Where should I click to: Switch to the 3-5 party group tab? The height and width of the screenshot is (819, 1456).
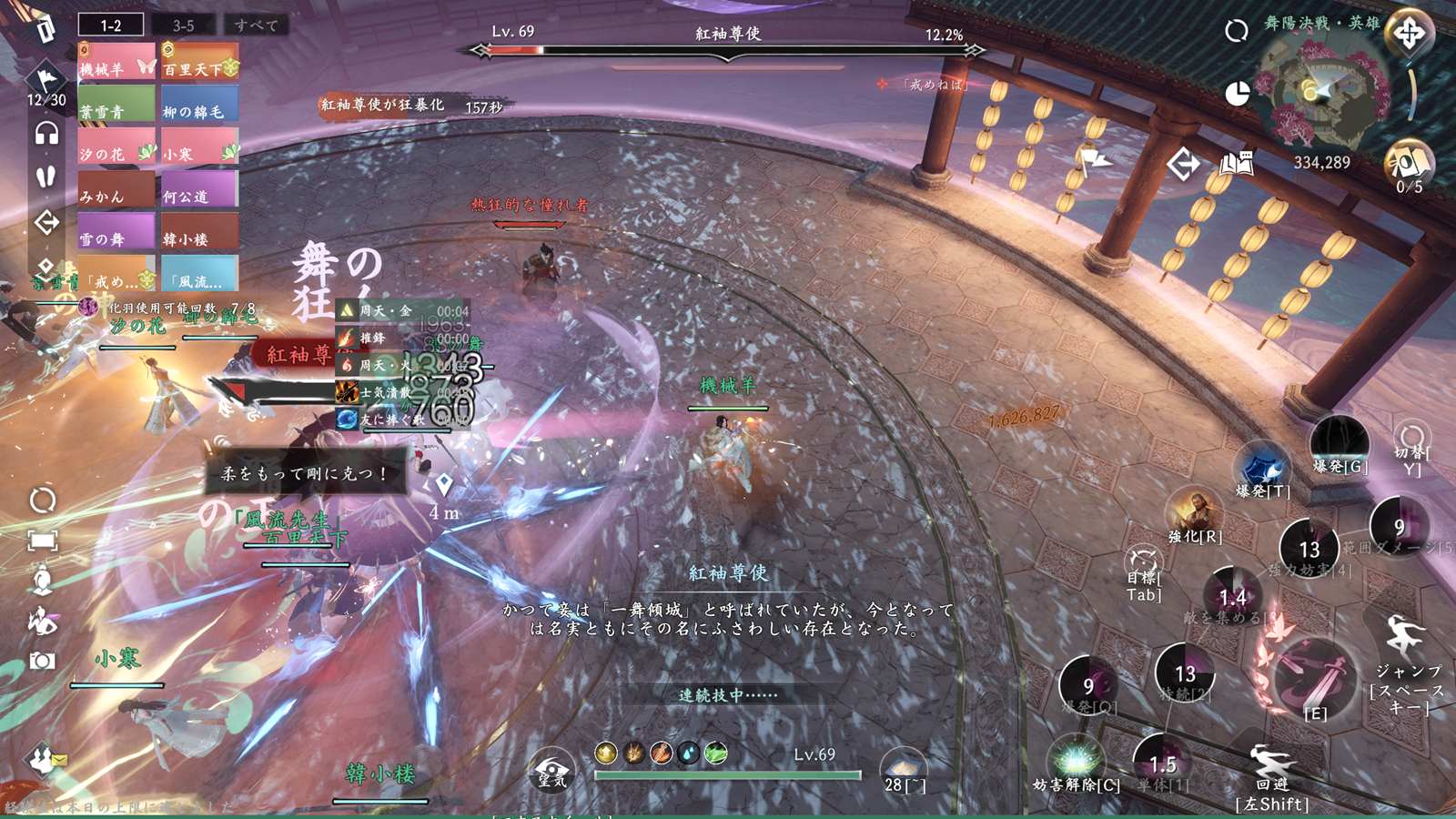pos(184,25)
